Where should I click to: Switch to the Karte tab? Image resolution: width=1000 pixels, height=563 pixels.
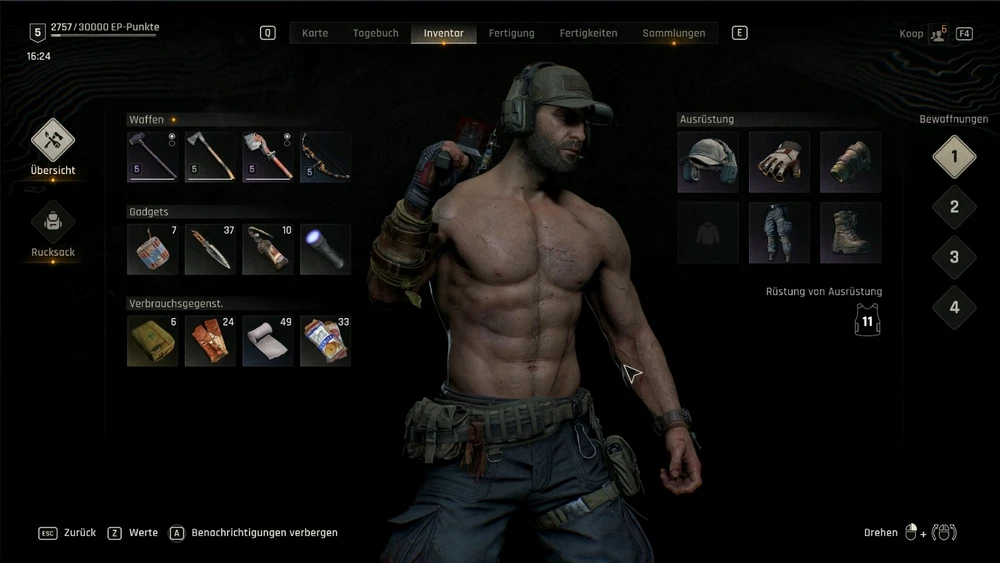pyautogui.click(x=315, y=33)
